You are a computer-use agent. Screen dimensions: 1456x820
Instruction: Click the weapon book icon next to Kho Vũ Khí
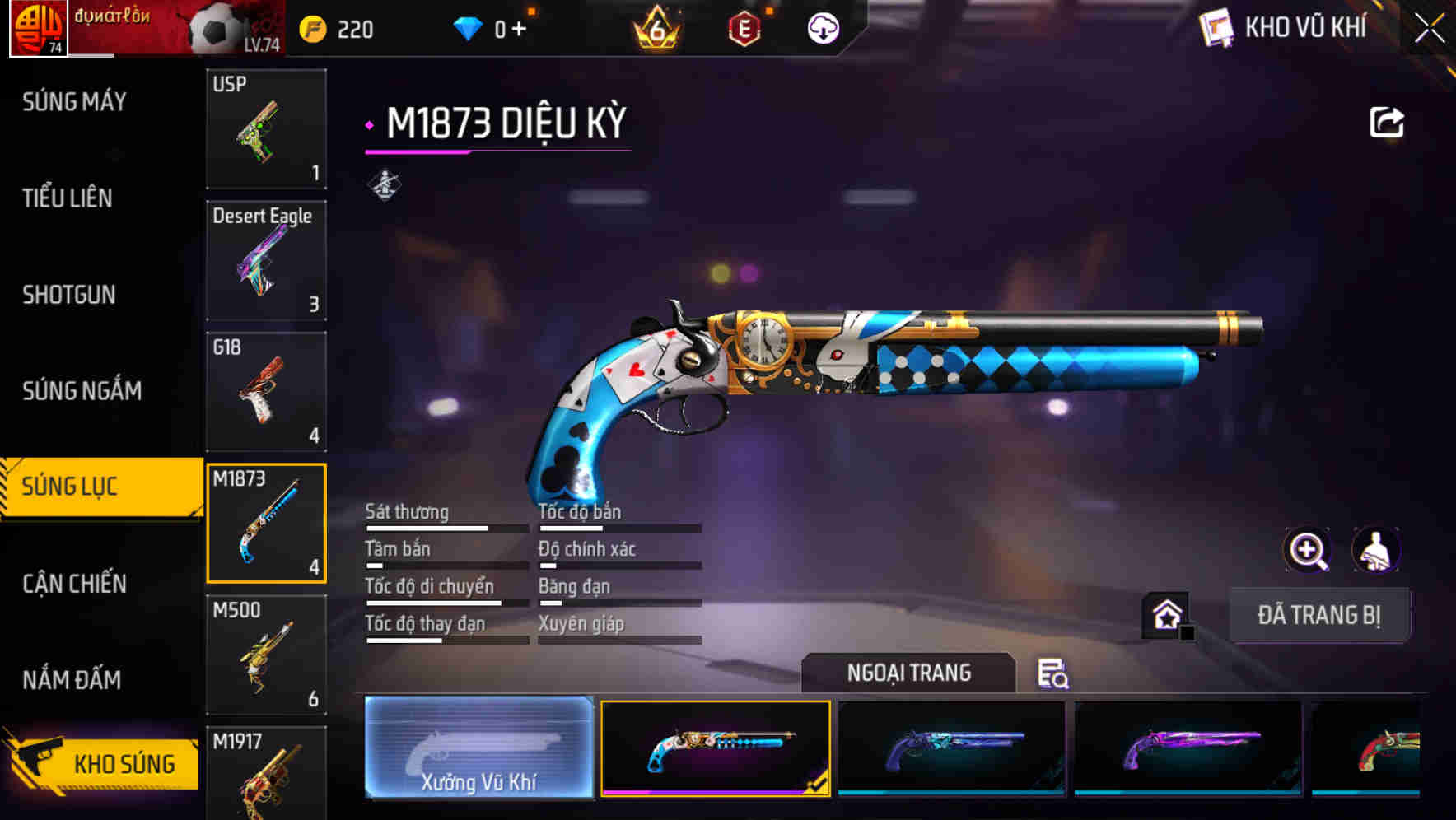[x=1214, y=27]
